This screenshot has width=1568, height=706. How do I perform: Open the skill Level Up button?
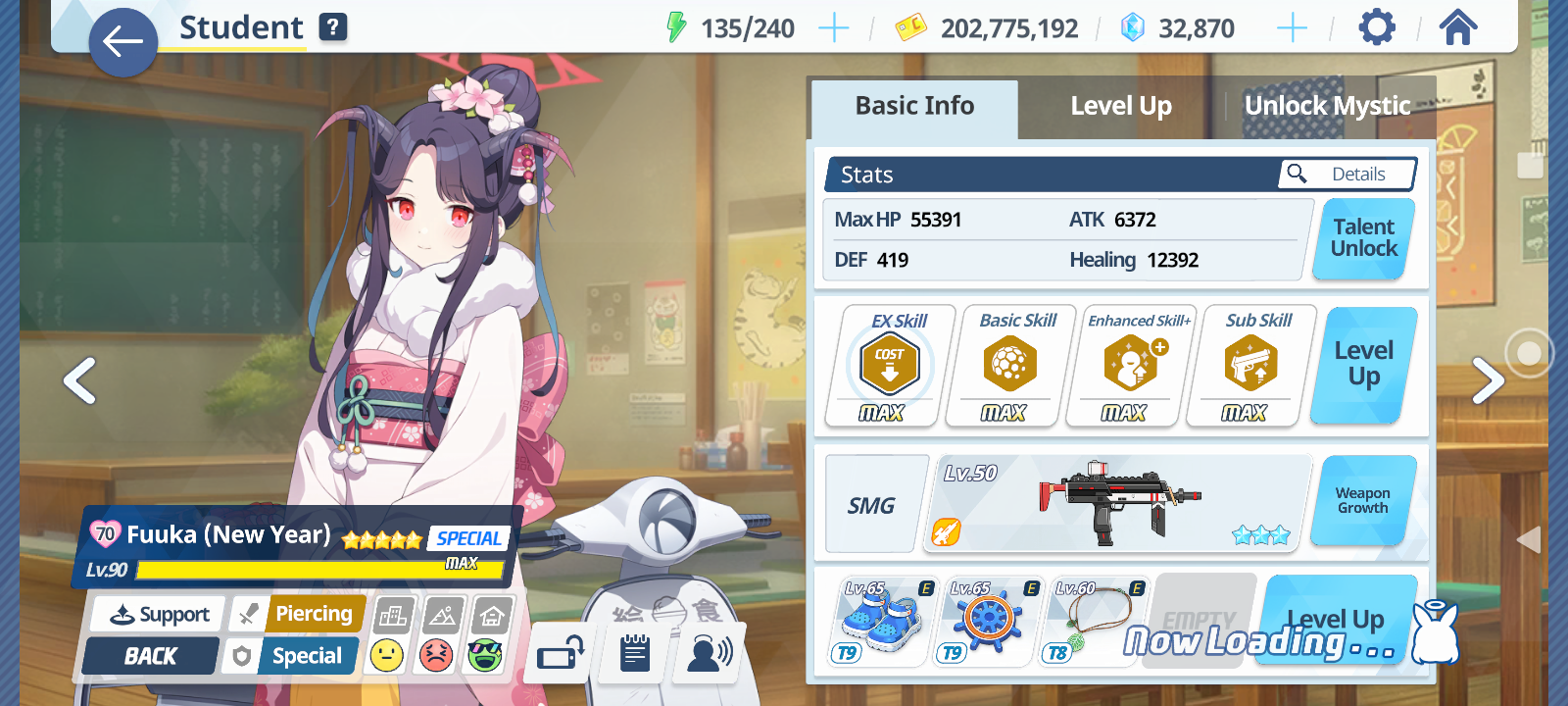tap(1363, 365)
